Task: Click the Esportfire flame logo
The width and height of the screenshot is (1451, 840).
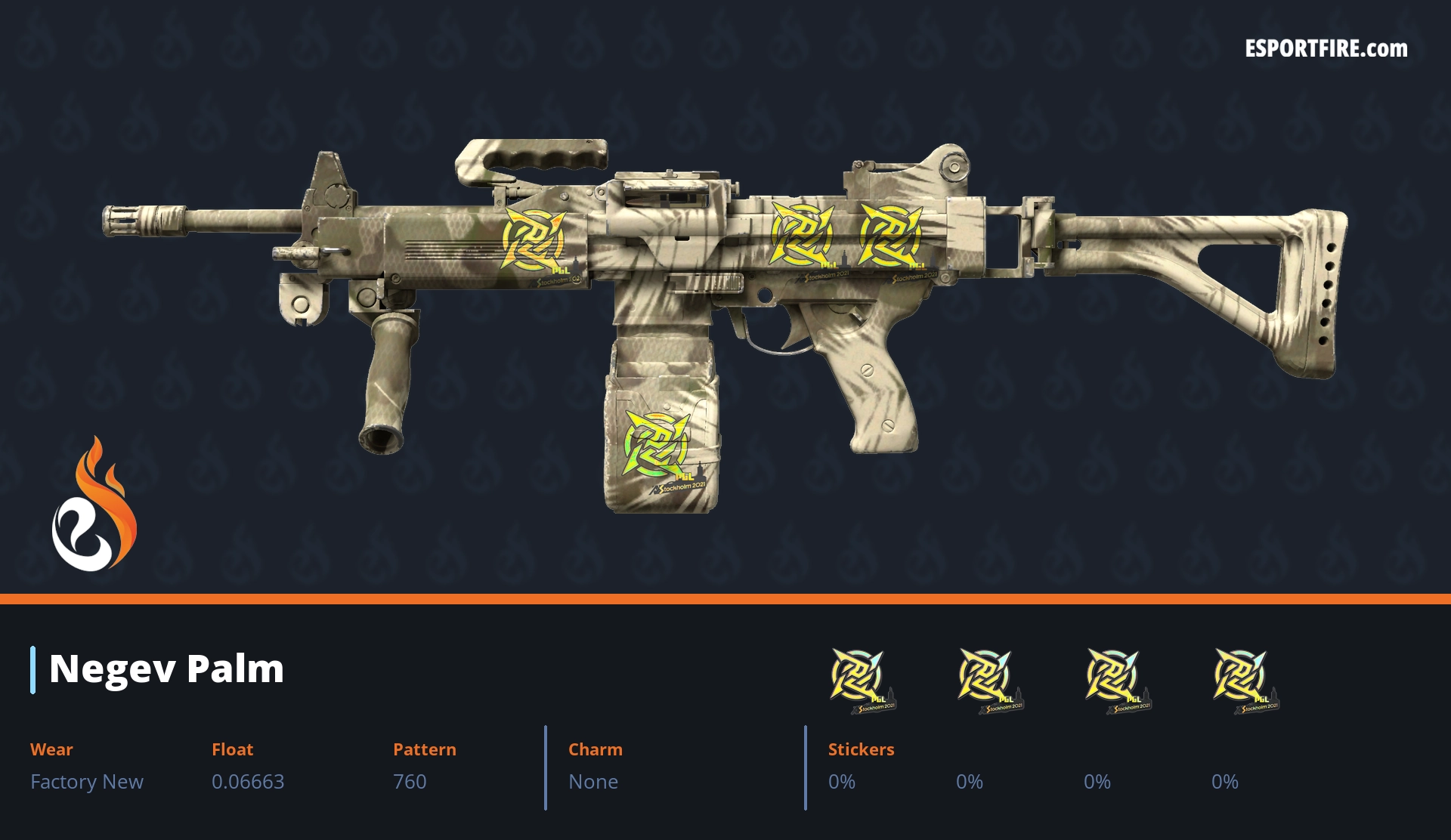Action: 94,505
